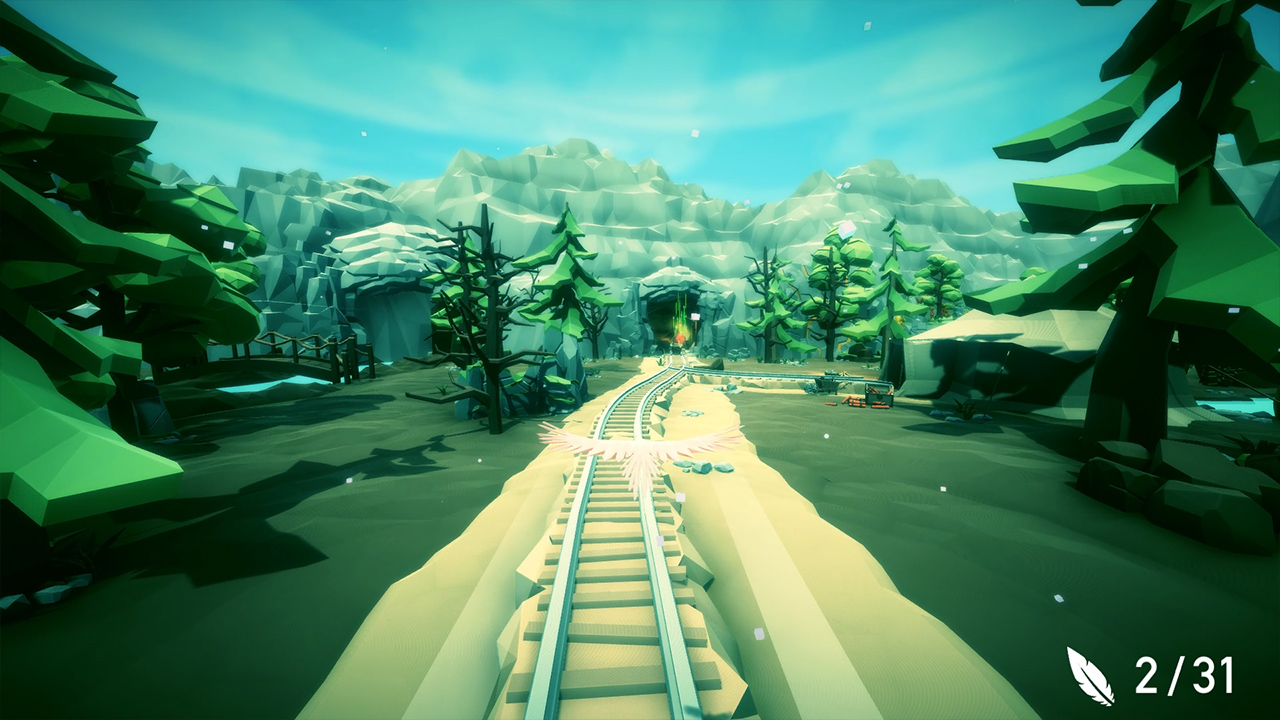Click the track junction where rails split

(x=685, y=371)
